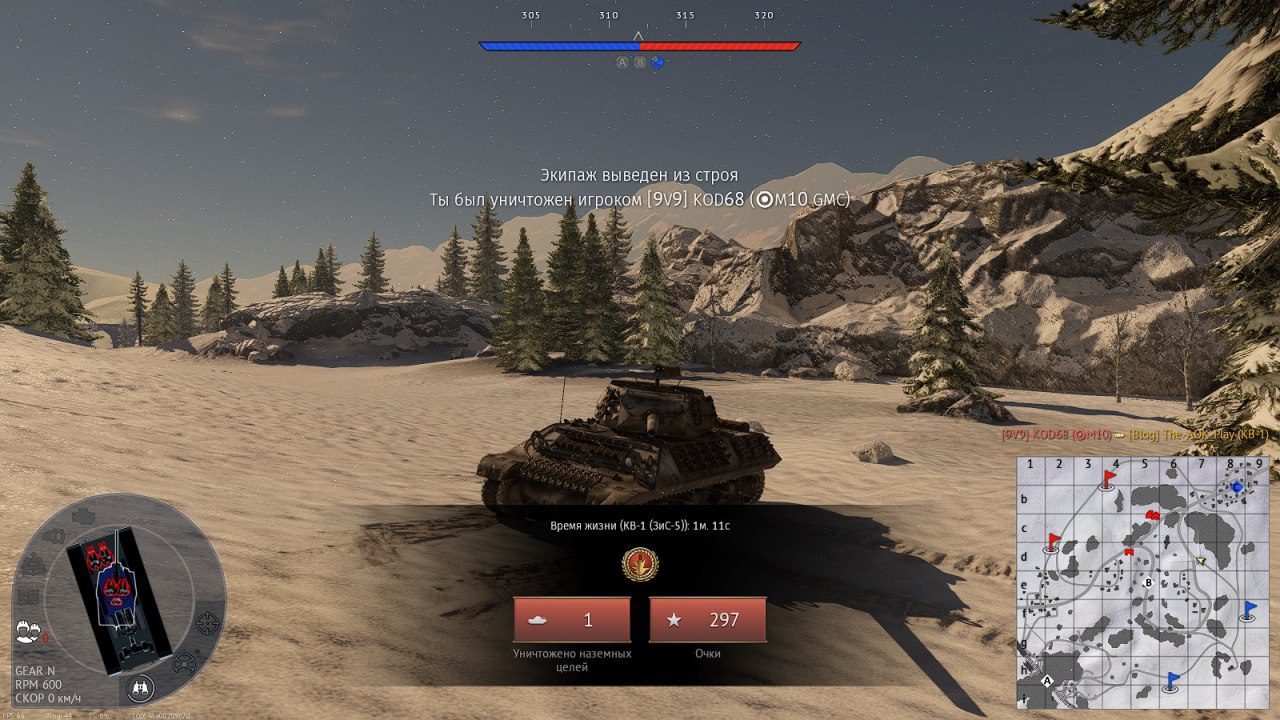Click the binoculars icon
This screenshot has width=1280, height=720.
[140, 688]
